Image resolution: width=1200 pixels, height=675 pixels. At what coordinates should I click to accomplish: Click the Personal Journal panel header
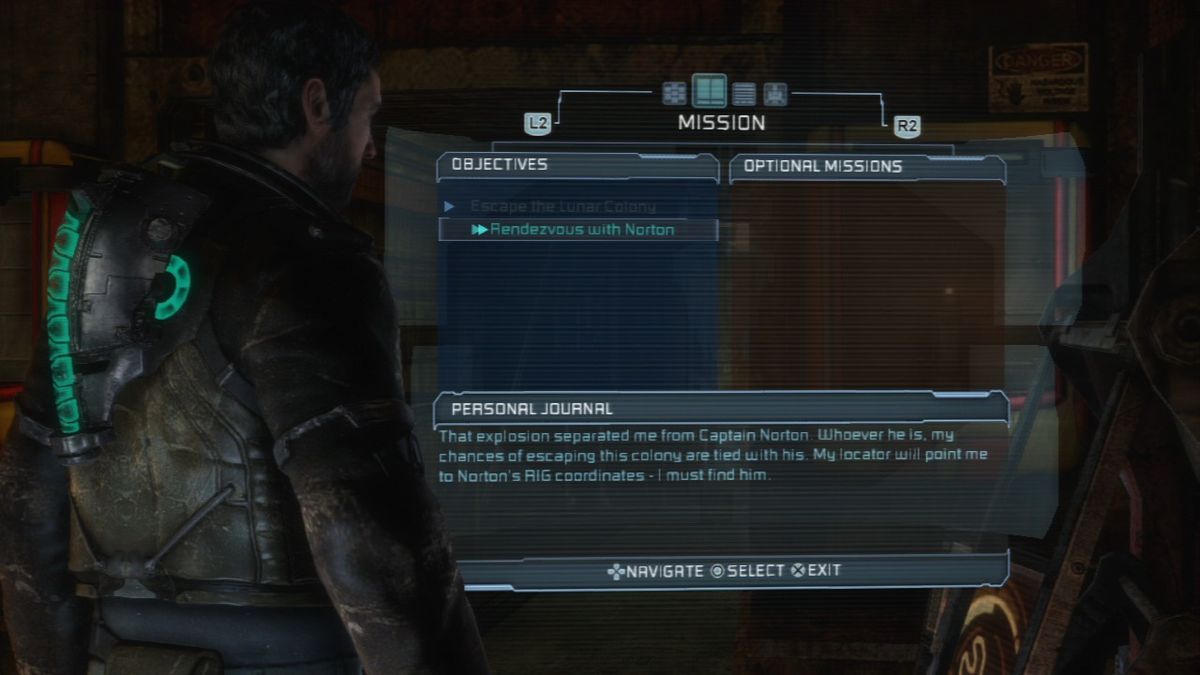(x=720, y=408)
